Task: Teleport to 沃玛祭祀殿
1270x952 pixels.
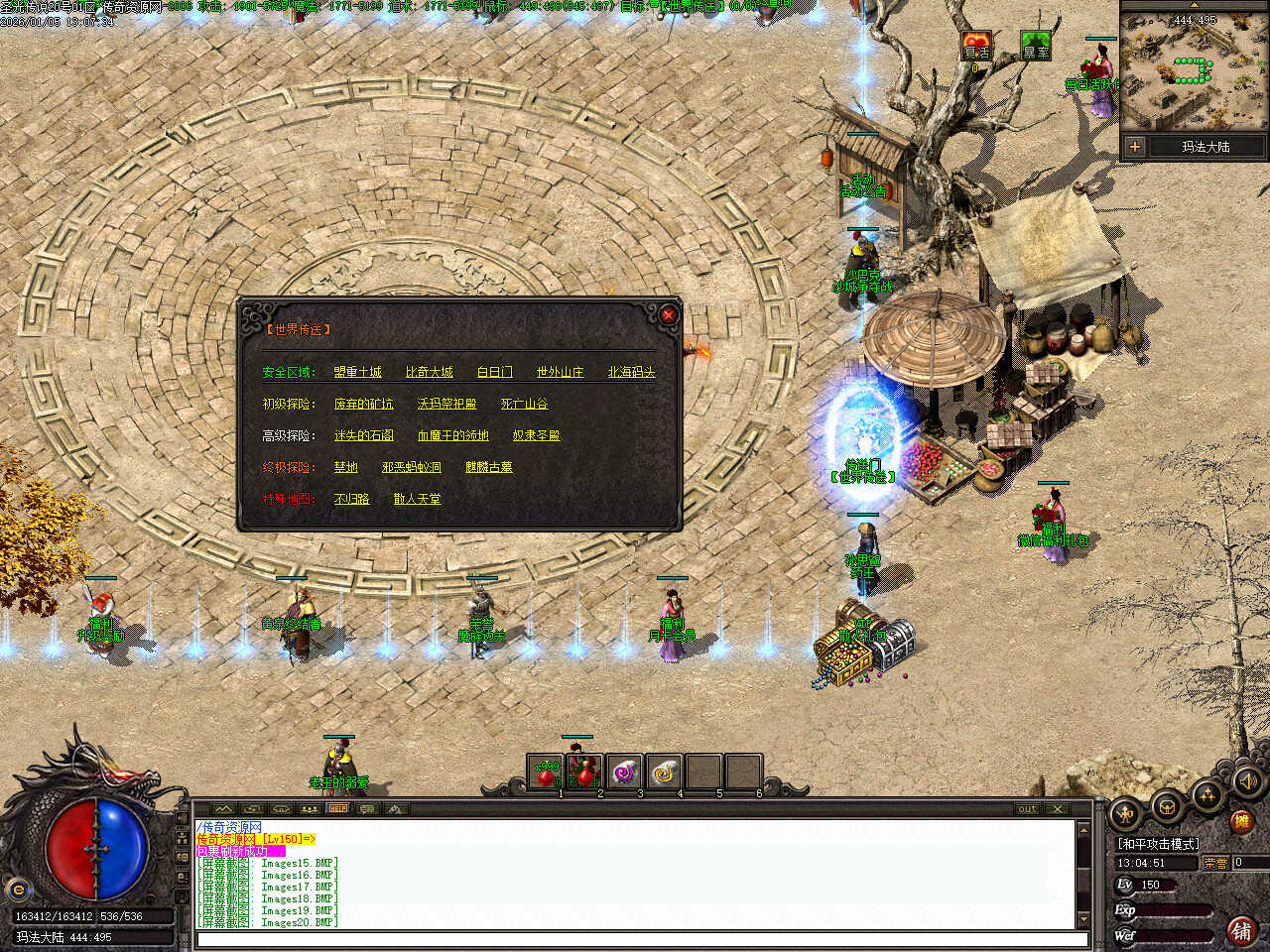Action: [x=446, y=404]
